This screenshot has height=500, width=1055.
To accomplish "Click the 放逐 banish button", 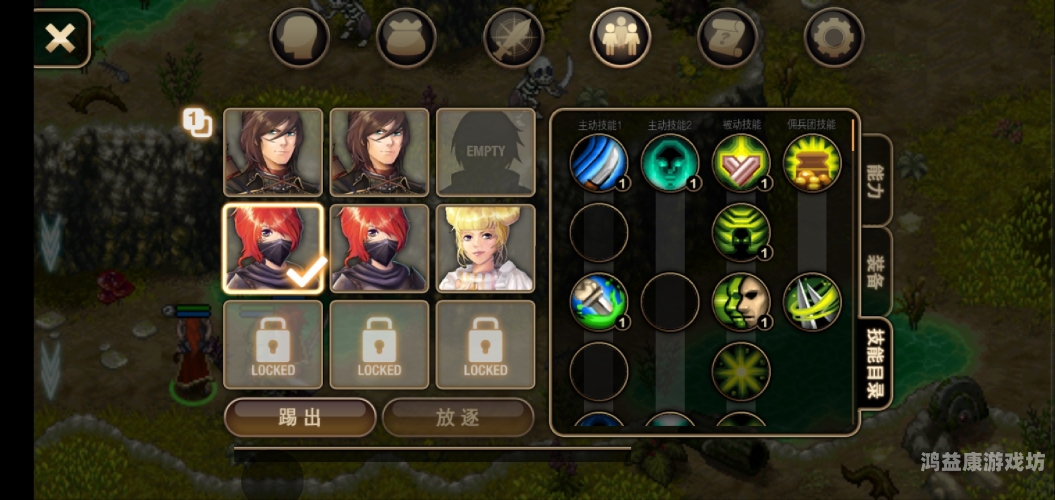I will pos(458,417).
